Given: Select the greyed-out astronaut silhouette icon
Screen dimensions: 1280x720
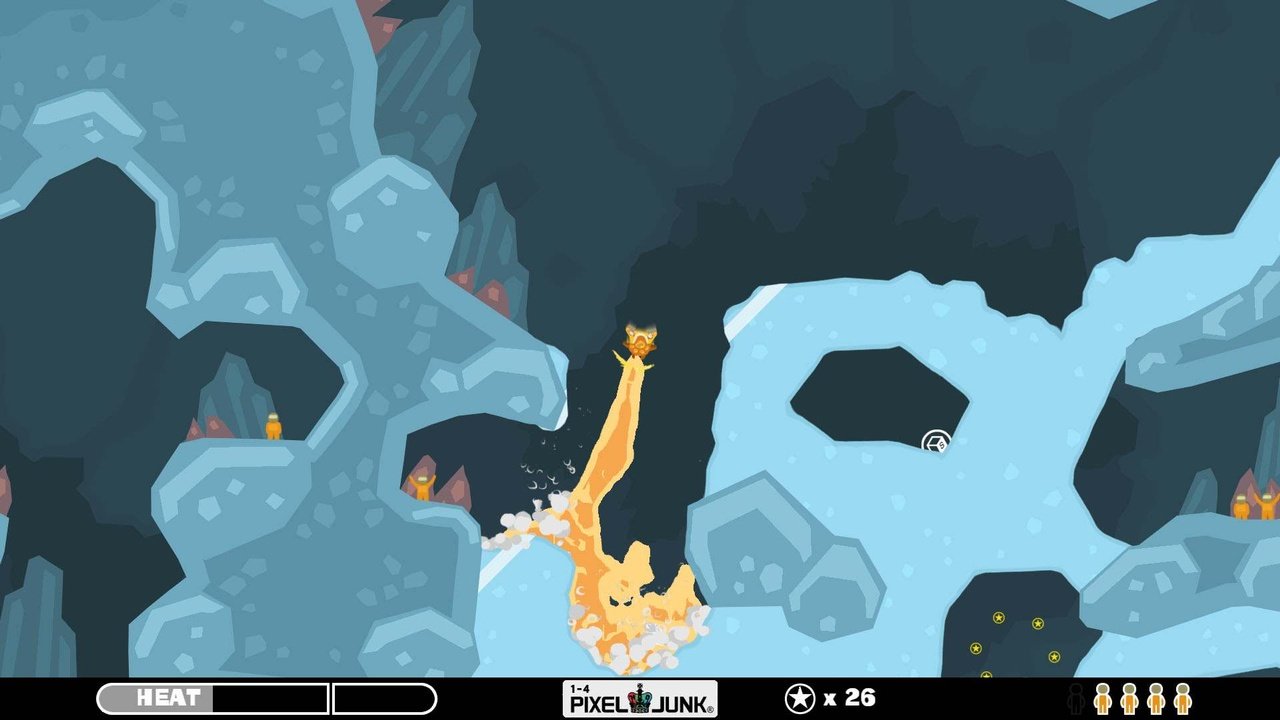Looking at the screenshot, I should click(x=1077, y=700).
